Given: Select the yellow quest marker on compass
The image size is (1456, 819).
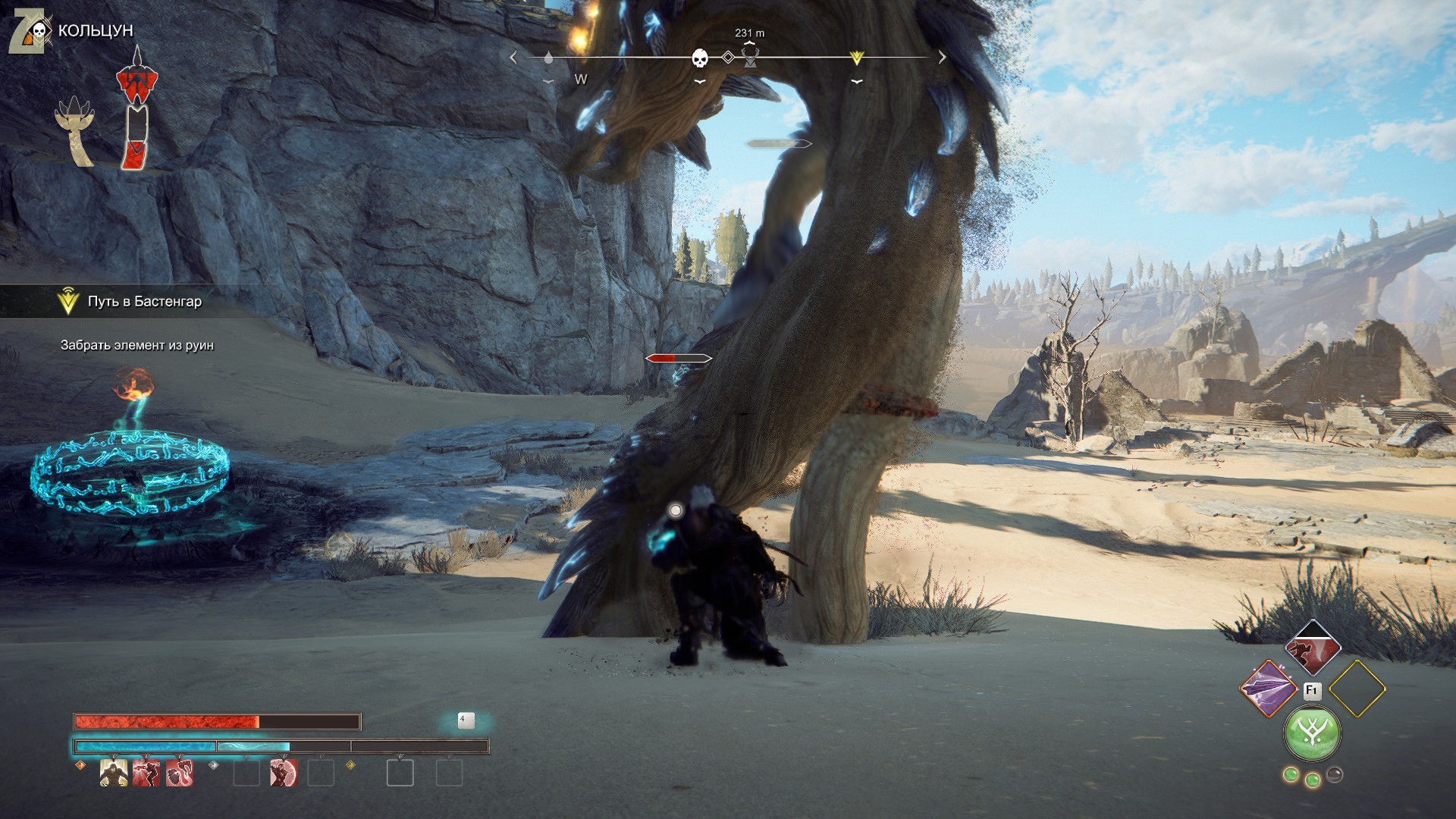Looking at the screenshot, I should [857, 58].
